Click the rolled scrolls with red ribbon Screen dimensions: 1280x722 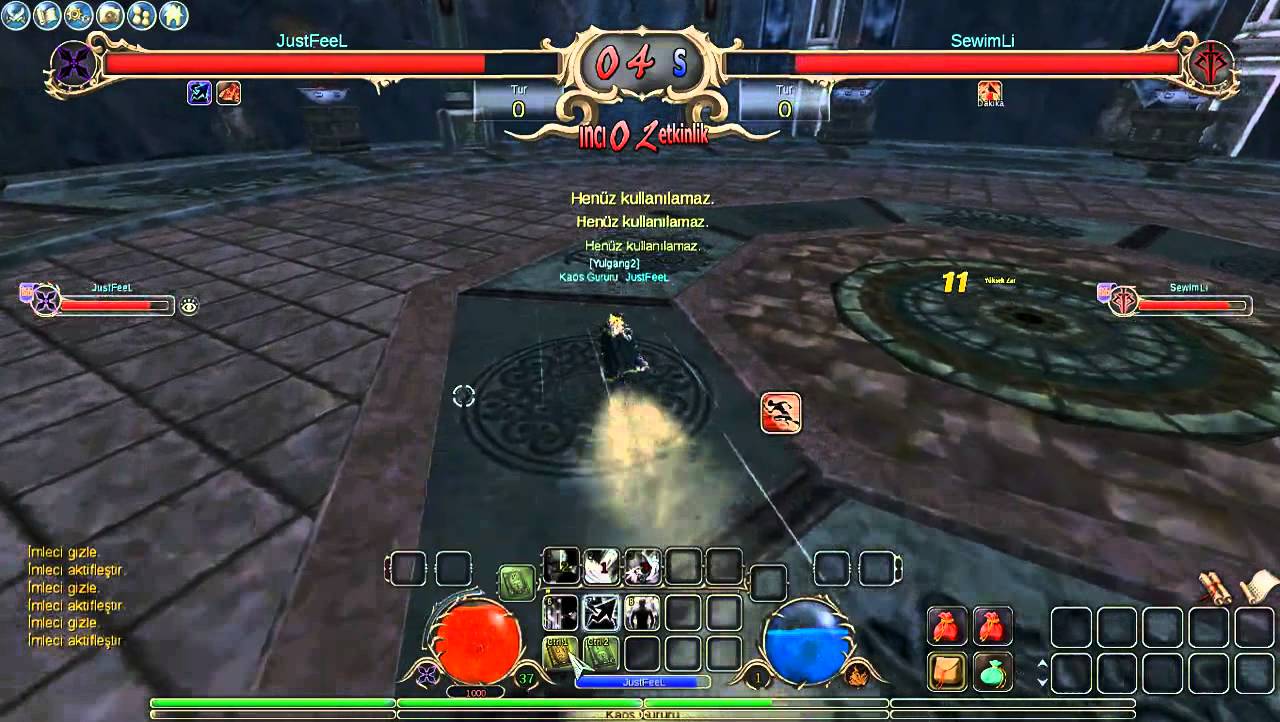click(x=1216, y=589)
